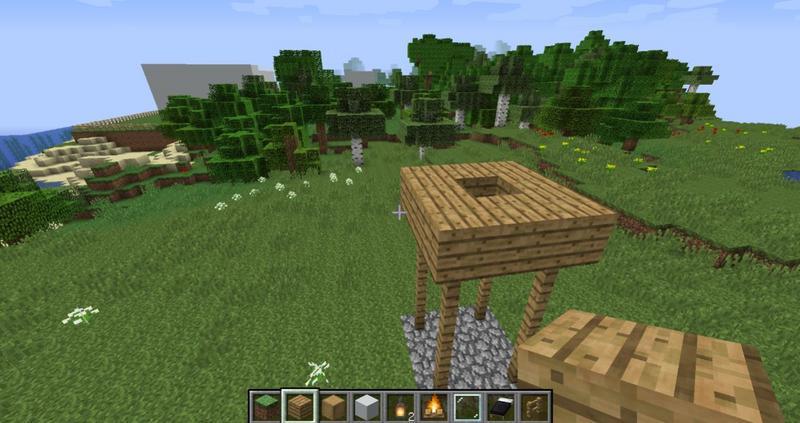Image resolution: width=800 pixels, height=423 pixels.
Task: Select the grass block hotbar slot
Action: coord(265,407)
